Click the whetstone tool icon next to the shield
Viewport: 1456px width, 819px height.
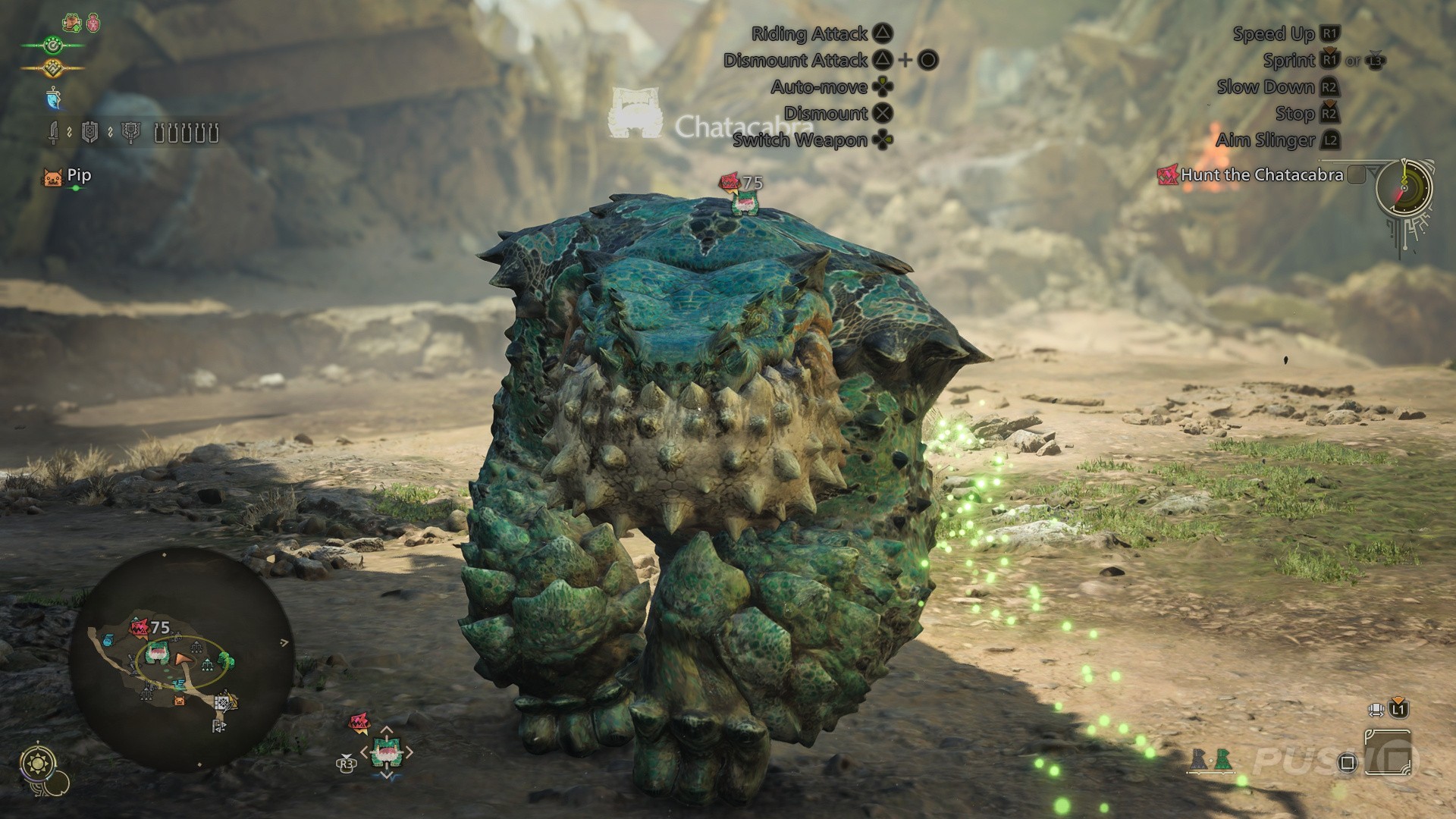[130, 134]
